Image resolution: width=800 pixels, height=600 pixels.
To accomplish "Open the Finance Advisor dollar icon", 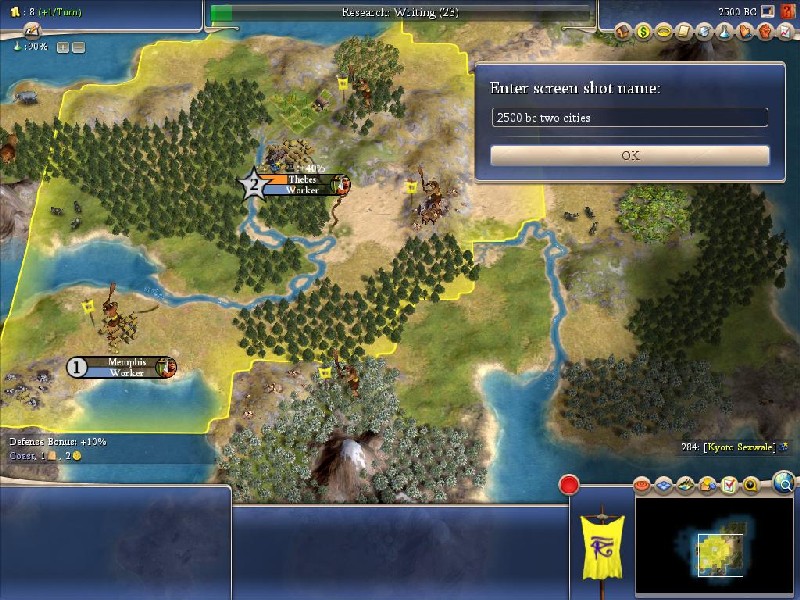I will coord(644,32).
